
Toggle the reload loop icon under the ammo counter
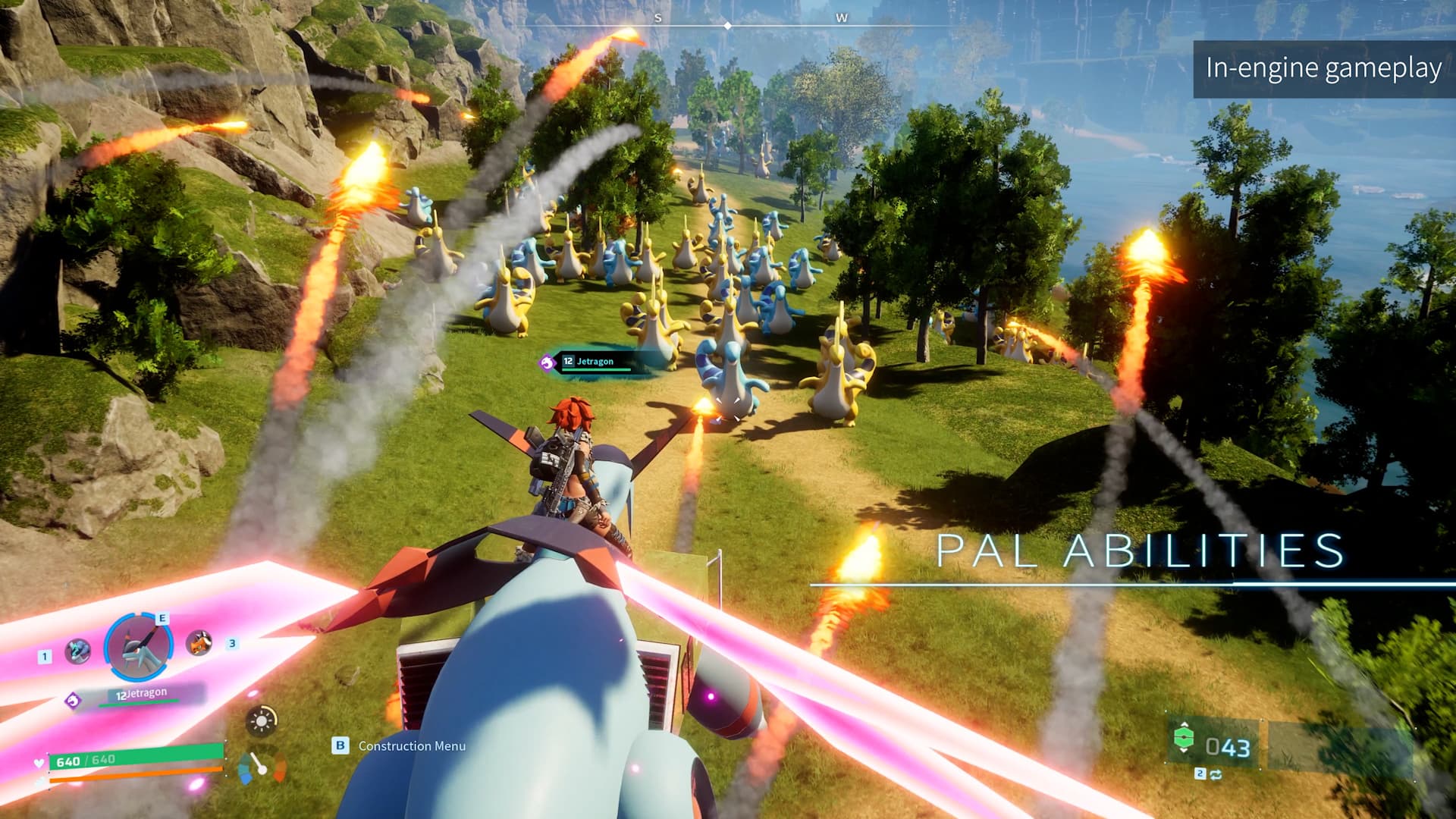click(1216, 775)
